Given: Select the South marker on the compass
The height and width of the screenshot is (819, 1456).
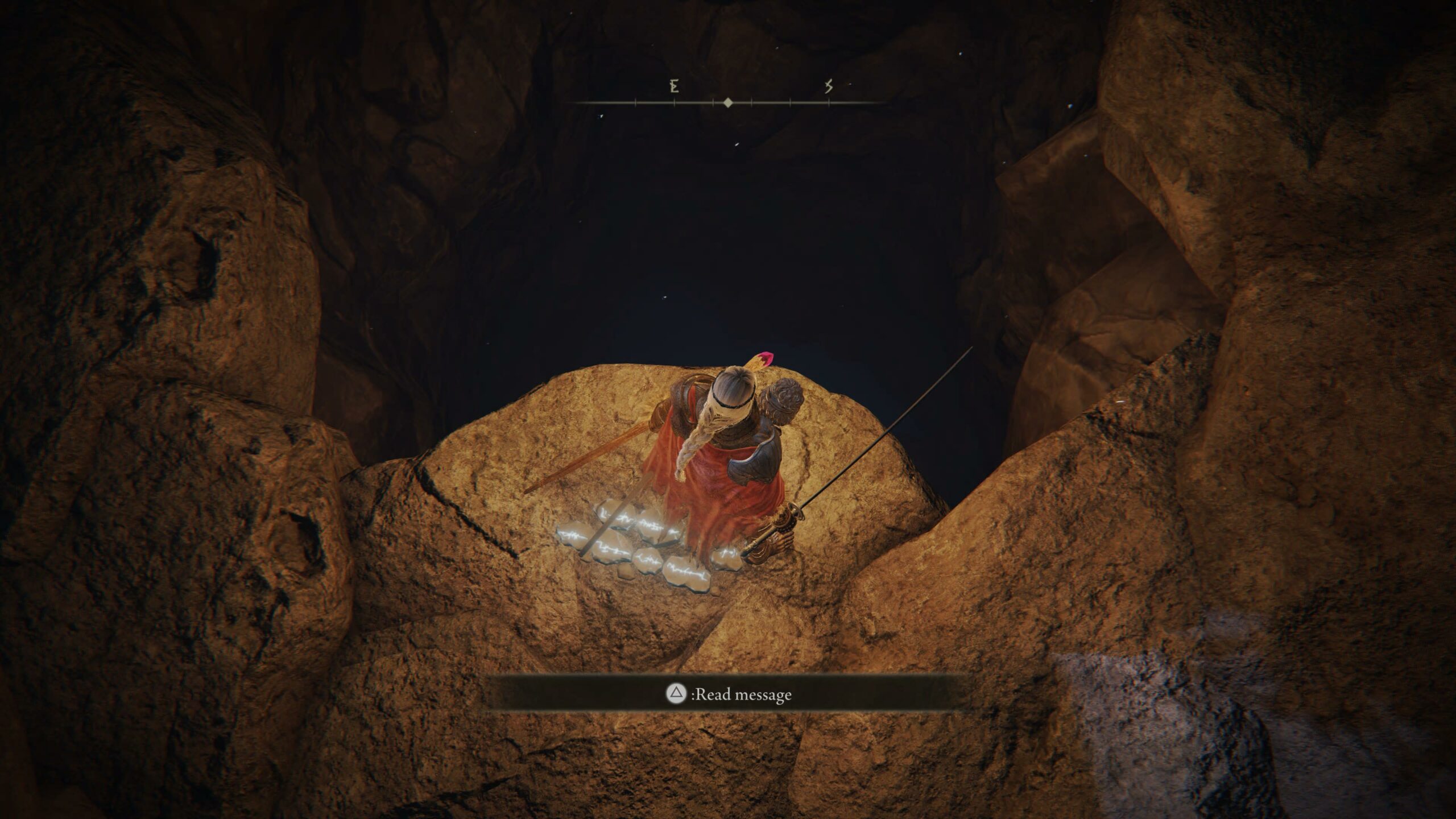Looking at the screenshot, I should point(828,86).
